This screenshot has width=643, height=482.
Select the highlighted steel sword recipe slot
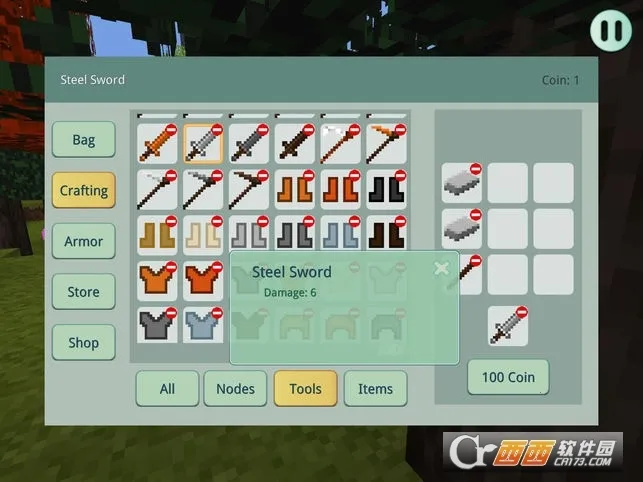203,143
